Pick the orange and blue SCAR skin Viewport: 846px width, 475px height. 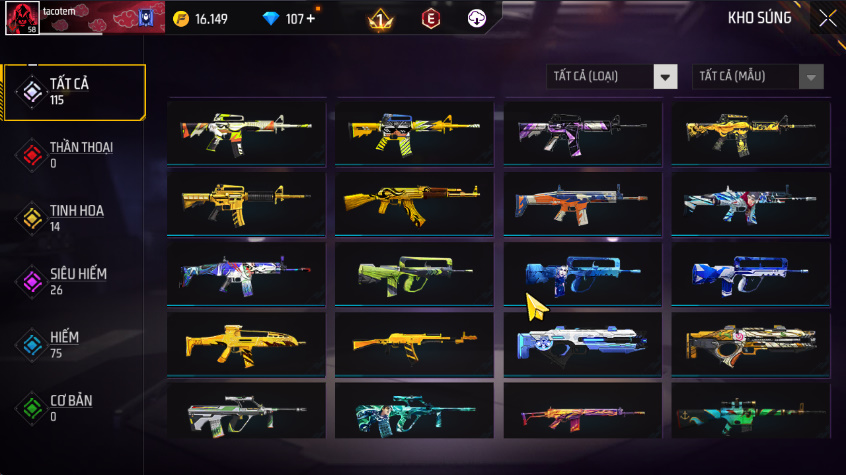click(582, 201)
